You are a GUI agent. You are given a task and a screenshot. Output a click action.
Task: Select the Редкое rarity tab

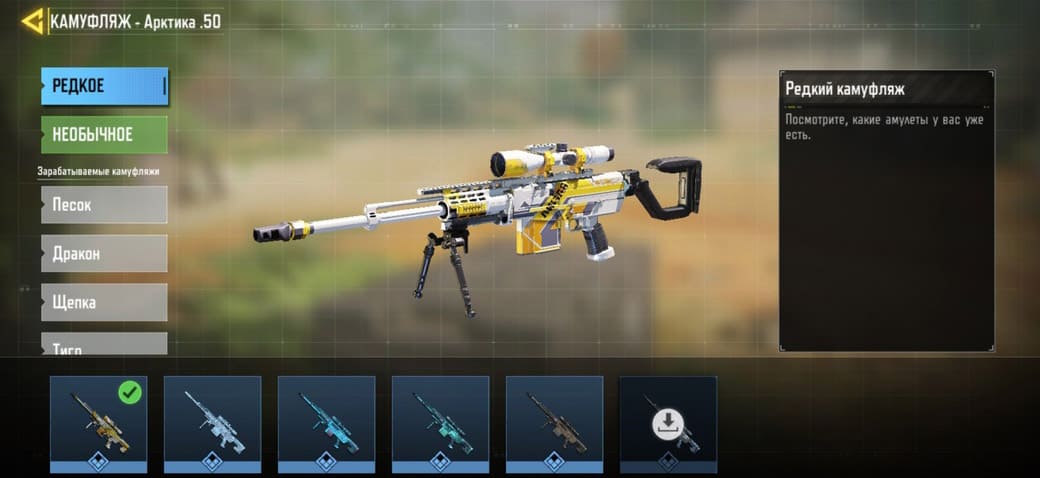tap(104, 86)
